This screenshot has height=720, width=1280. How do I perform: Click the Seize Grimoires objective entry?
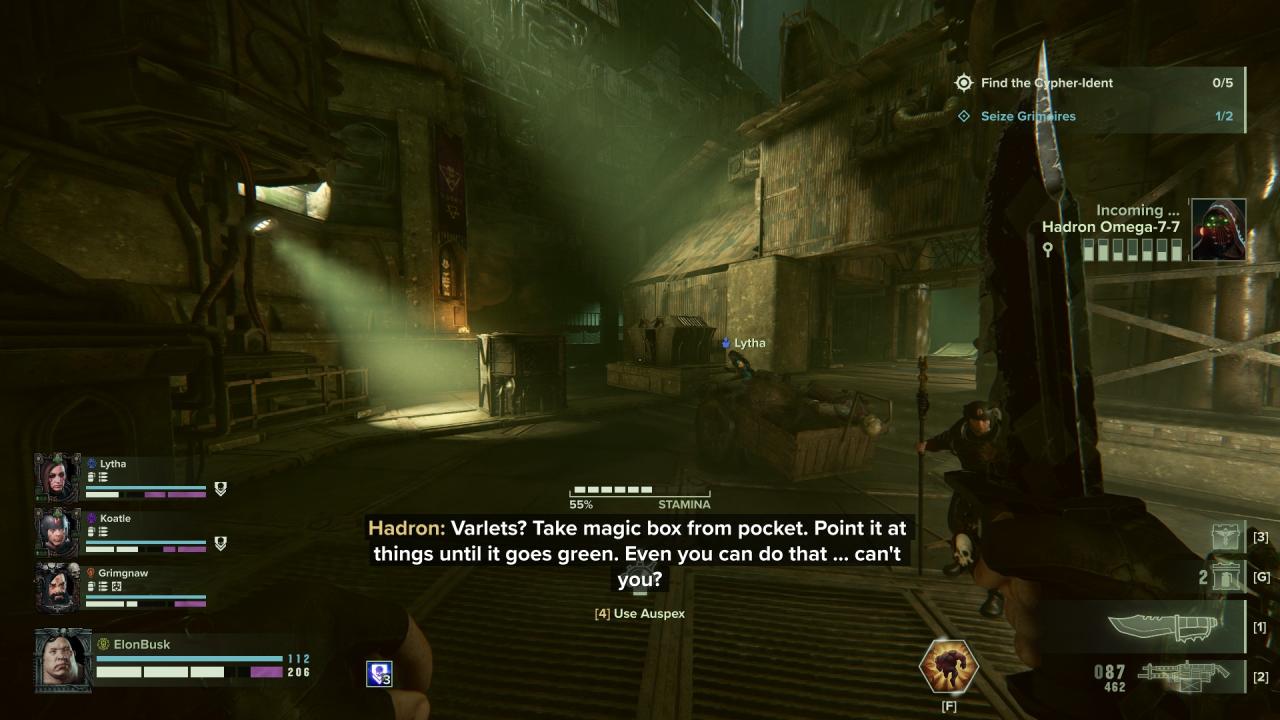(1027, 116)
